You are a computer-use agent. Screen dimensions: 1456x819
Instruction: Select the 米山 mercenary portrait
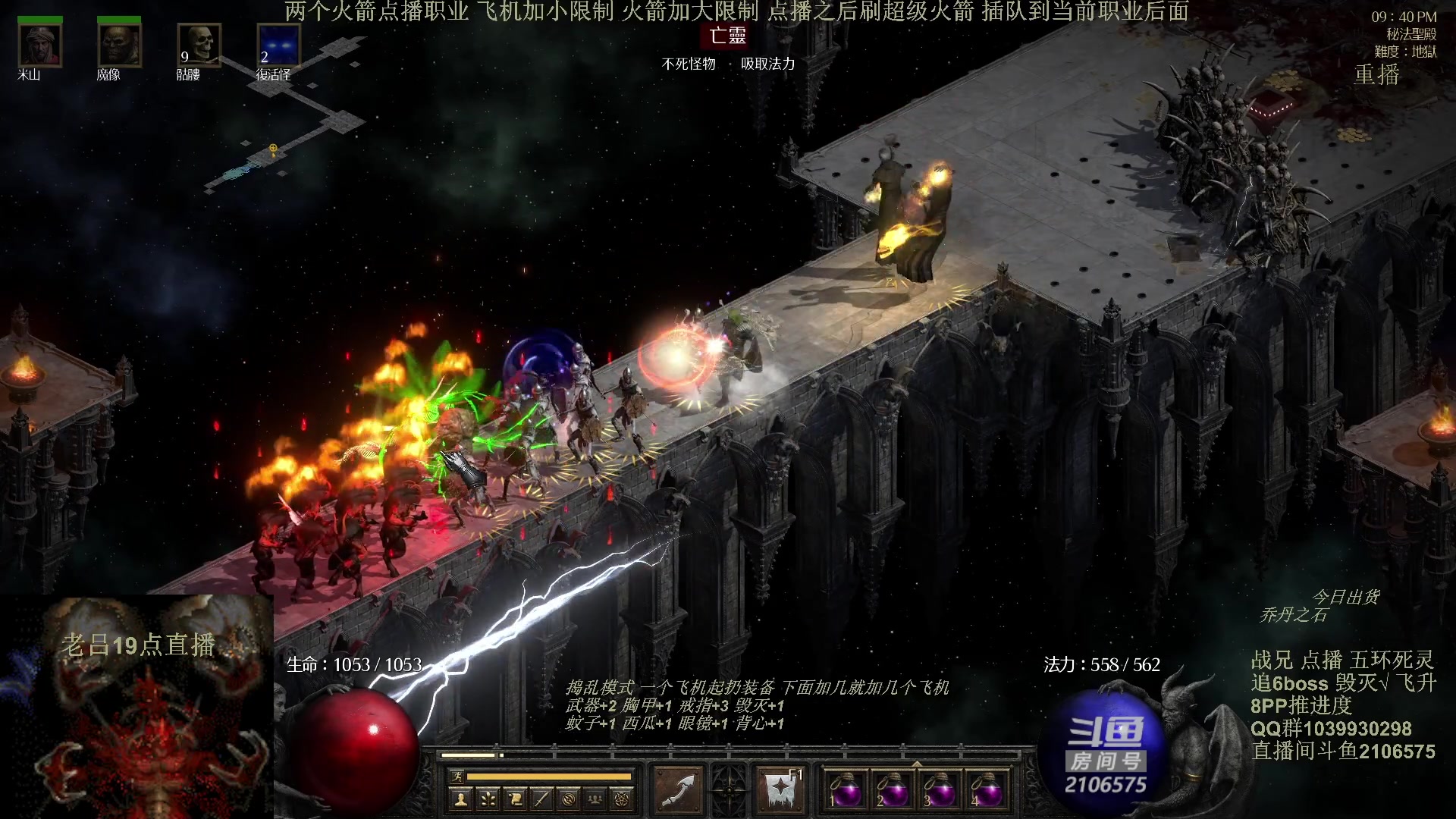click(x=39, y=45)
